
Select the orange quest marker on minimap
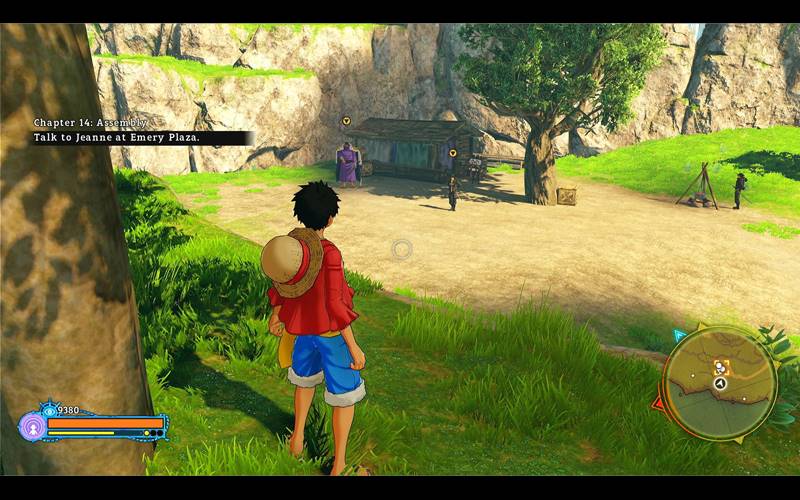(x=720, y=367)
